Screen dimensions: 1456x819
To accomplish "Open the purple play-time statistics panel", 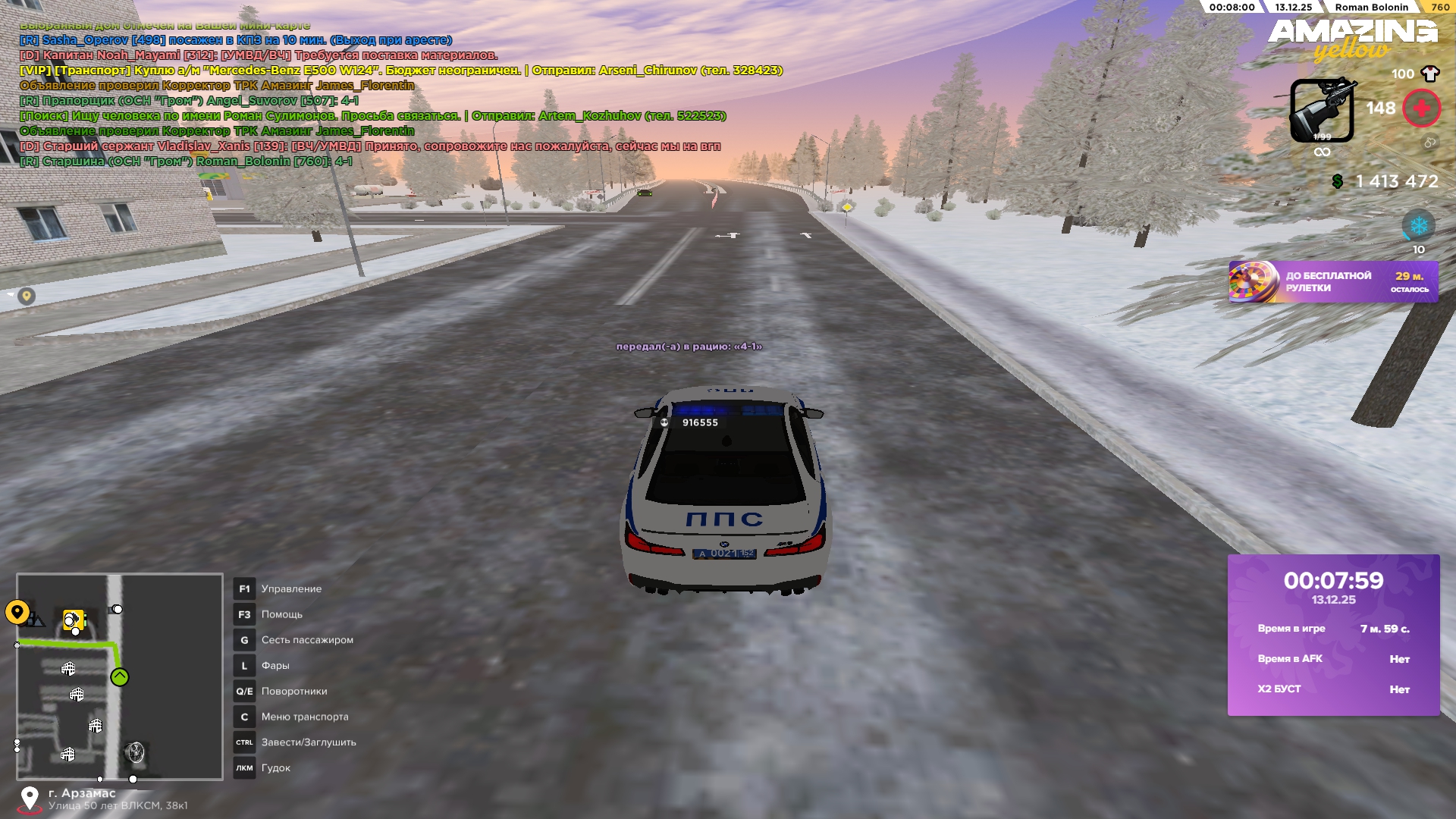I will click(x=1333, y=635).
